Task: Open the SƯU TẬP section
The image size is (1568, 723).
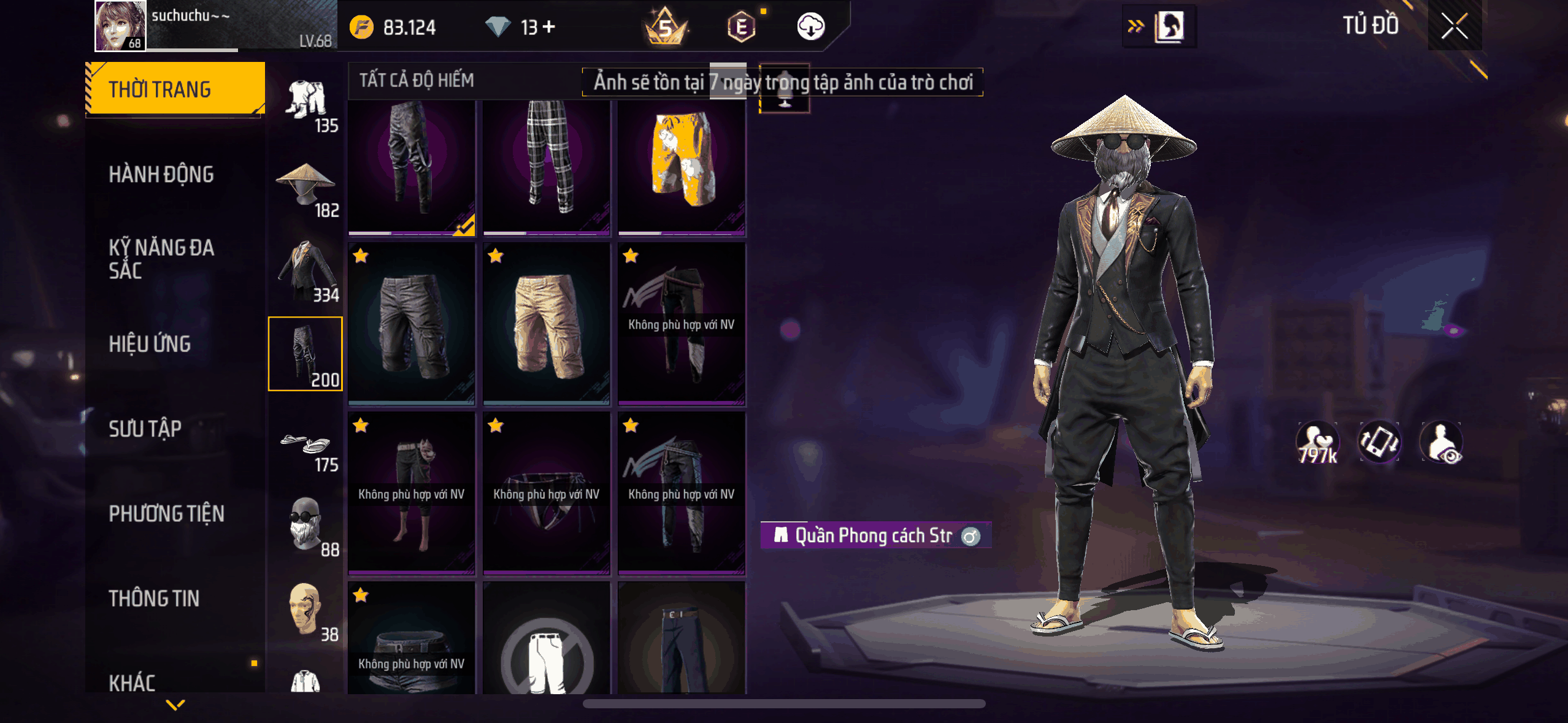Action: [x=145, y=429]
